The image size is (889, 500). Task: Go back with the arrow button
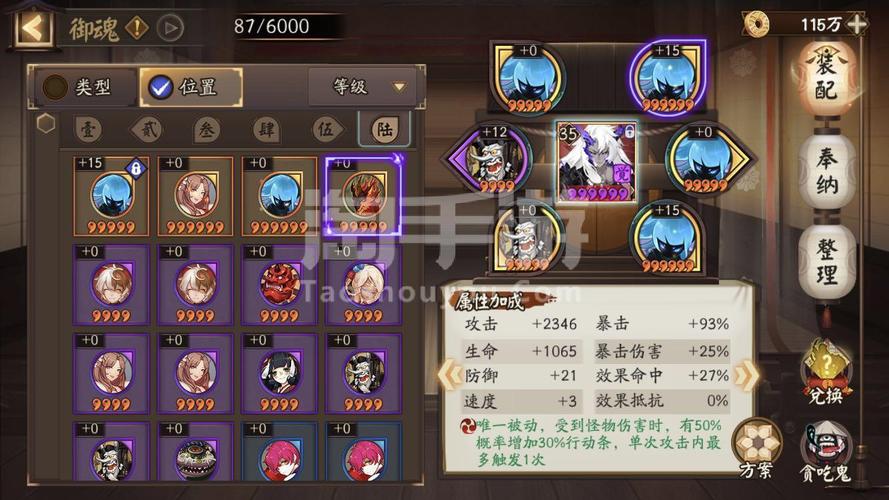tap(33, 27)
